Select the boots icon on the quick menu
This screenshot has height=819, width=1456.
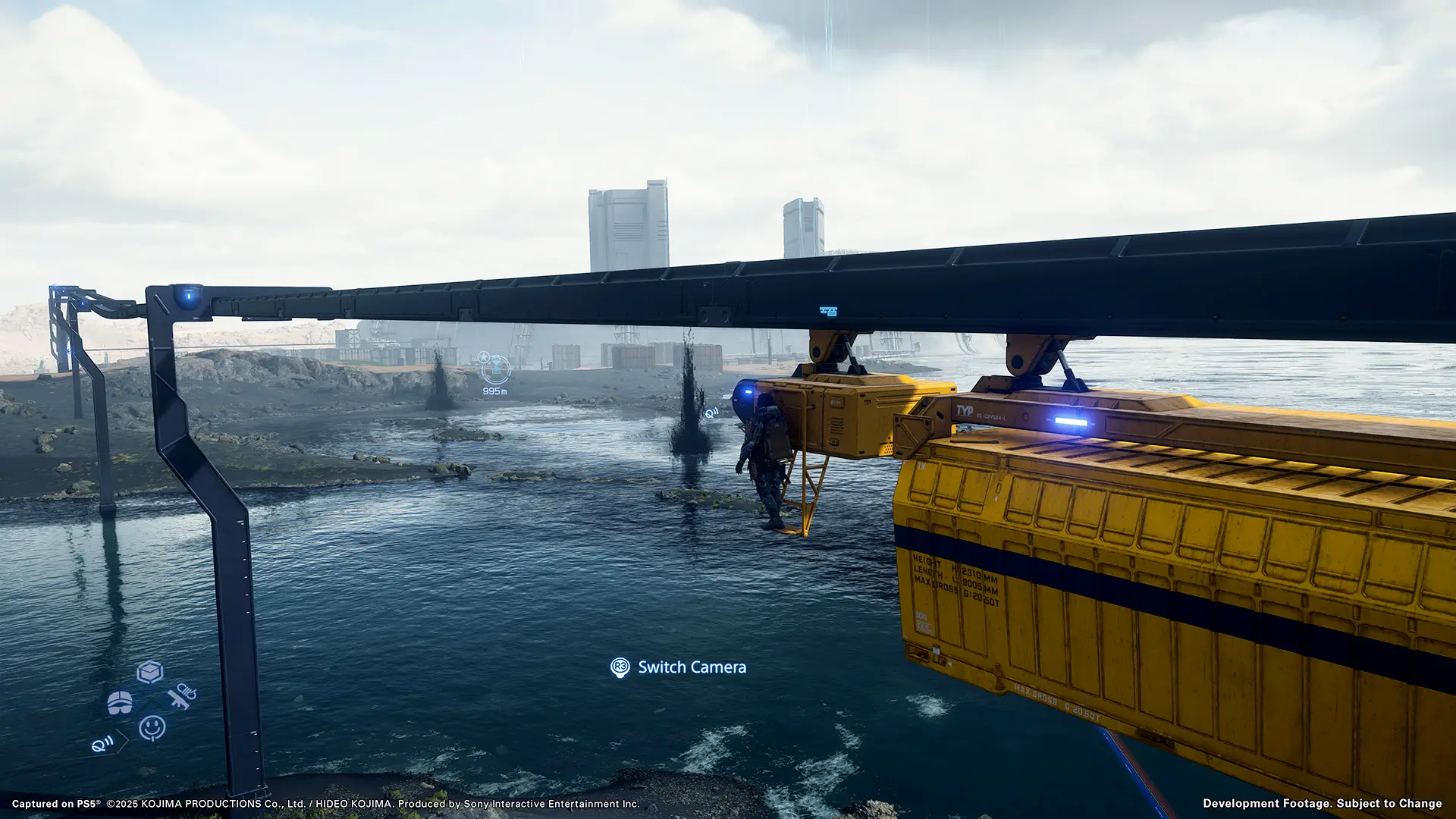(x=120, y=703)
